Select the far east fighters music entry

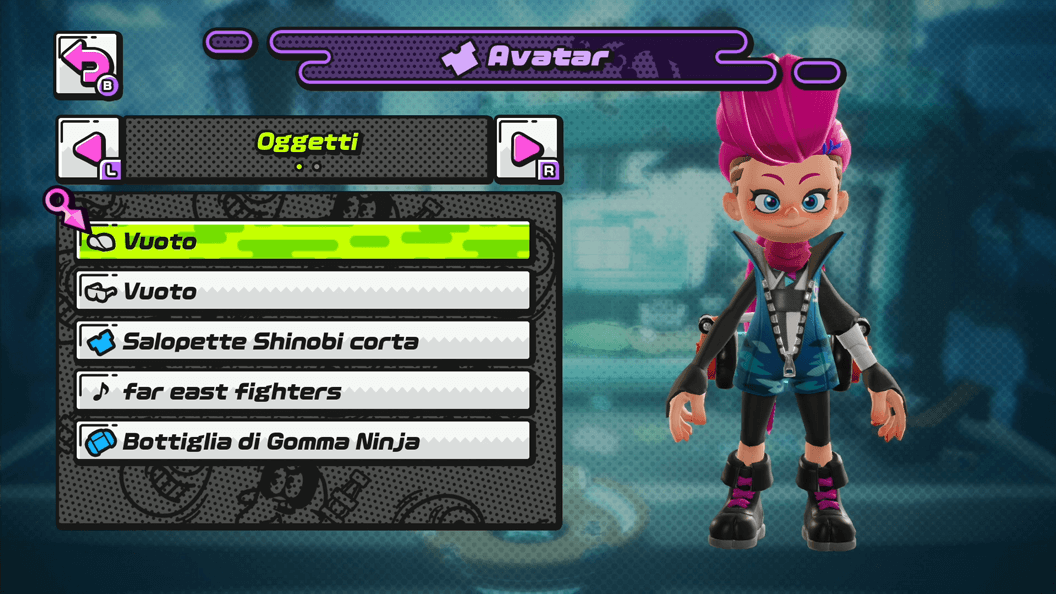(304, 391)
